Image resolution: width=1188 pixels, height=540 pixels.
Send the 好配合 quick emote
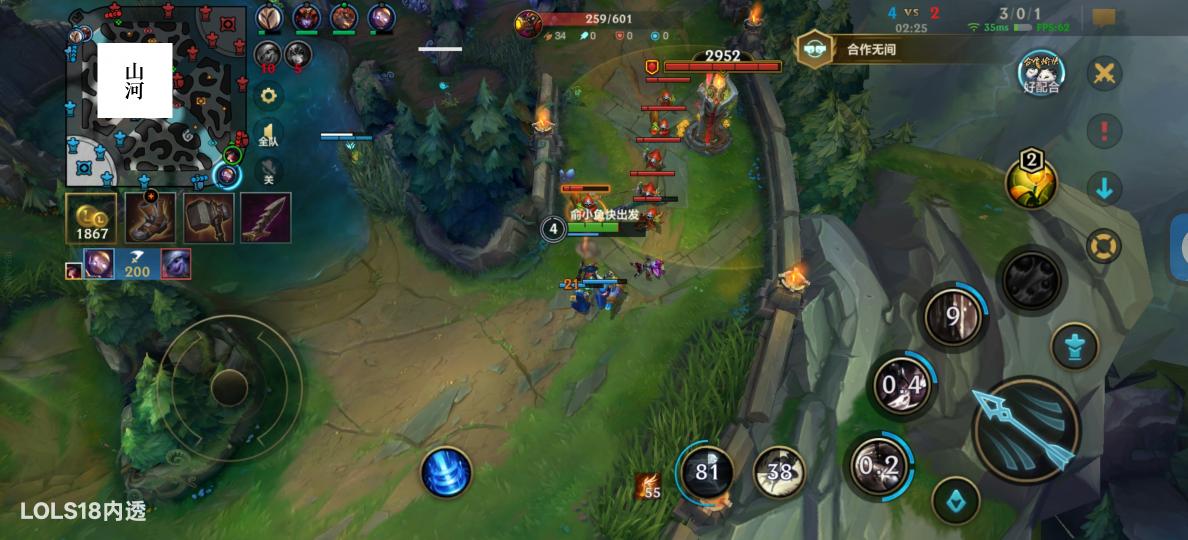point(1041,73)
